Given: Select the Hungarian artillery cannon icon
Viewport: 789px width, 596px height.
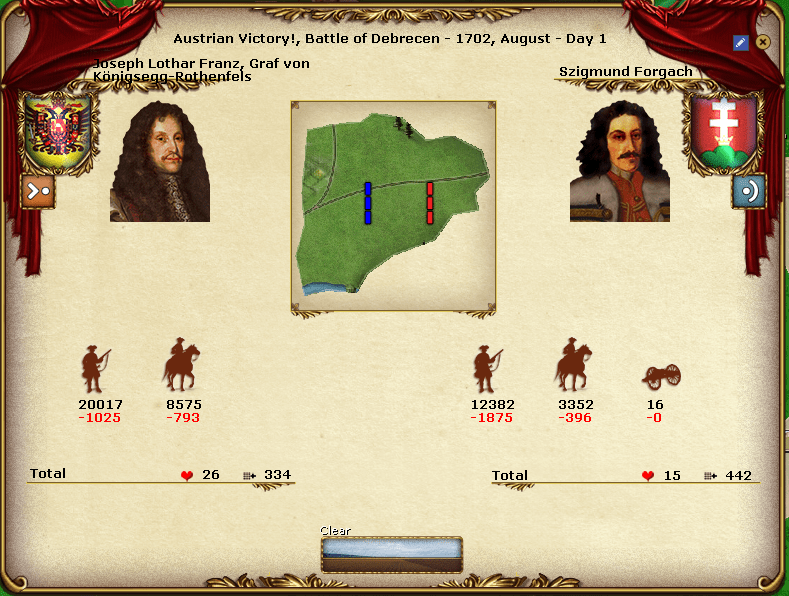Looking at the screenshot, I should (661, 376).
